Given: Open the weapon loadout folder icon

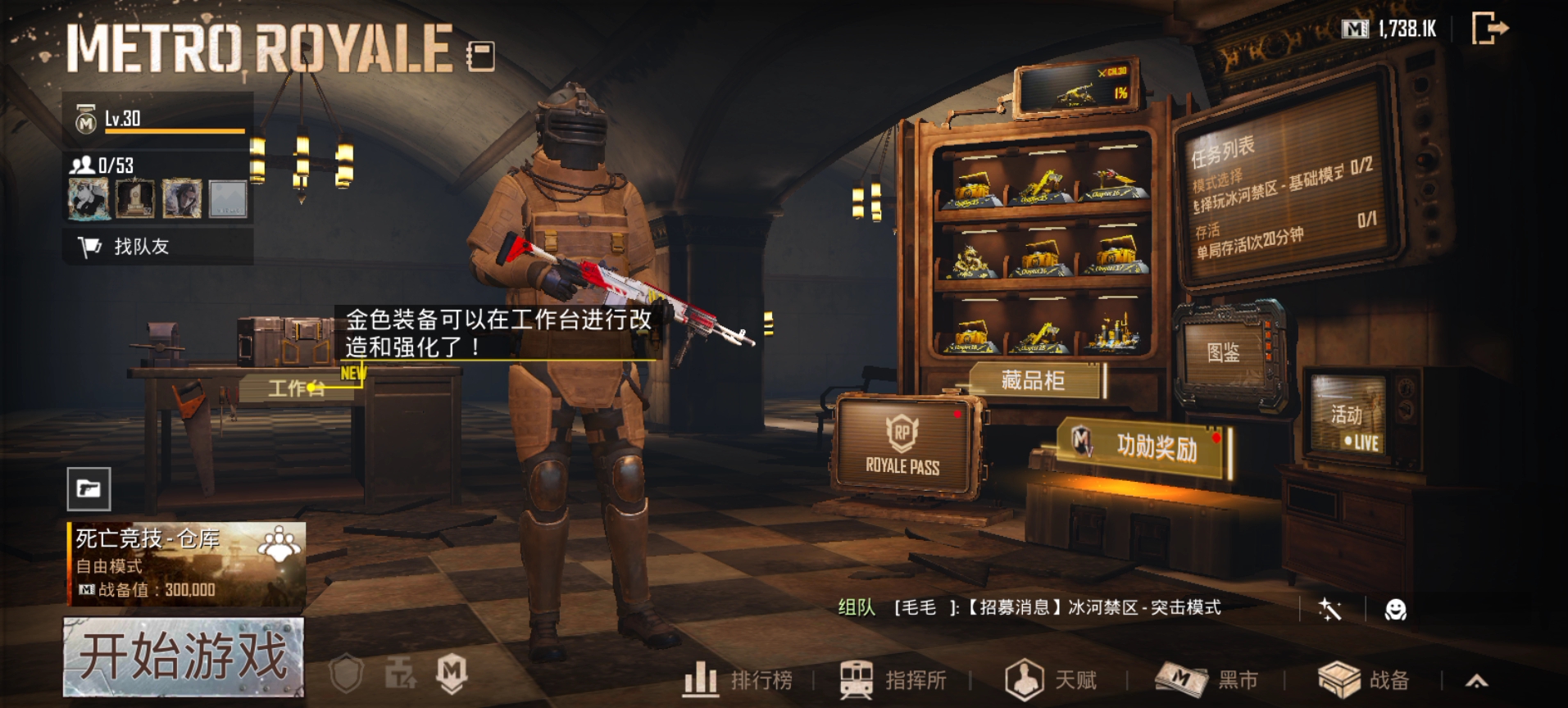Looking at the screenshot, I should coord(89,489).
